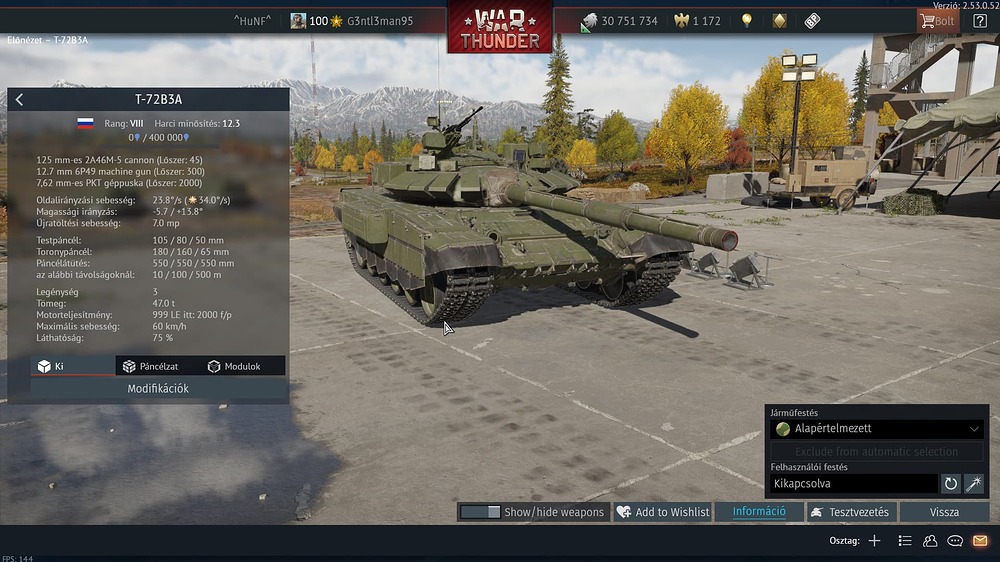Open the question mark help button
Screen dimensions: 1000x562
pyautogui.click(x=980, y=21)
